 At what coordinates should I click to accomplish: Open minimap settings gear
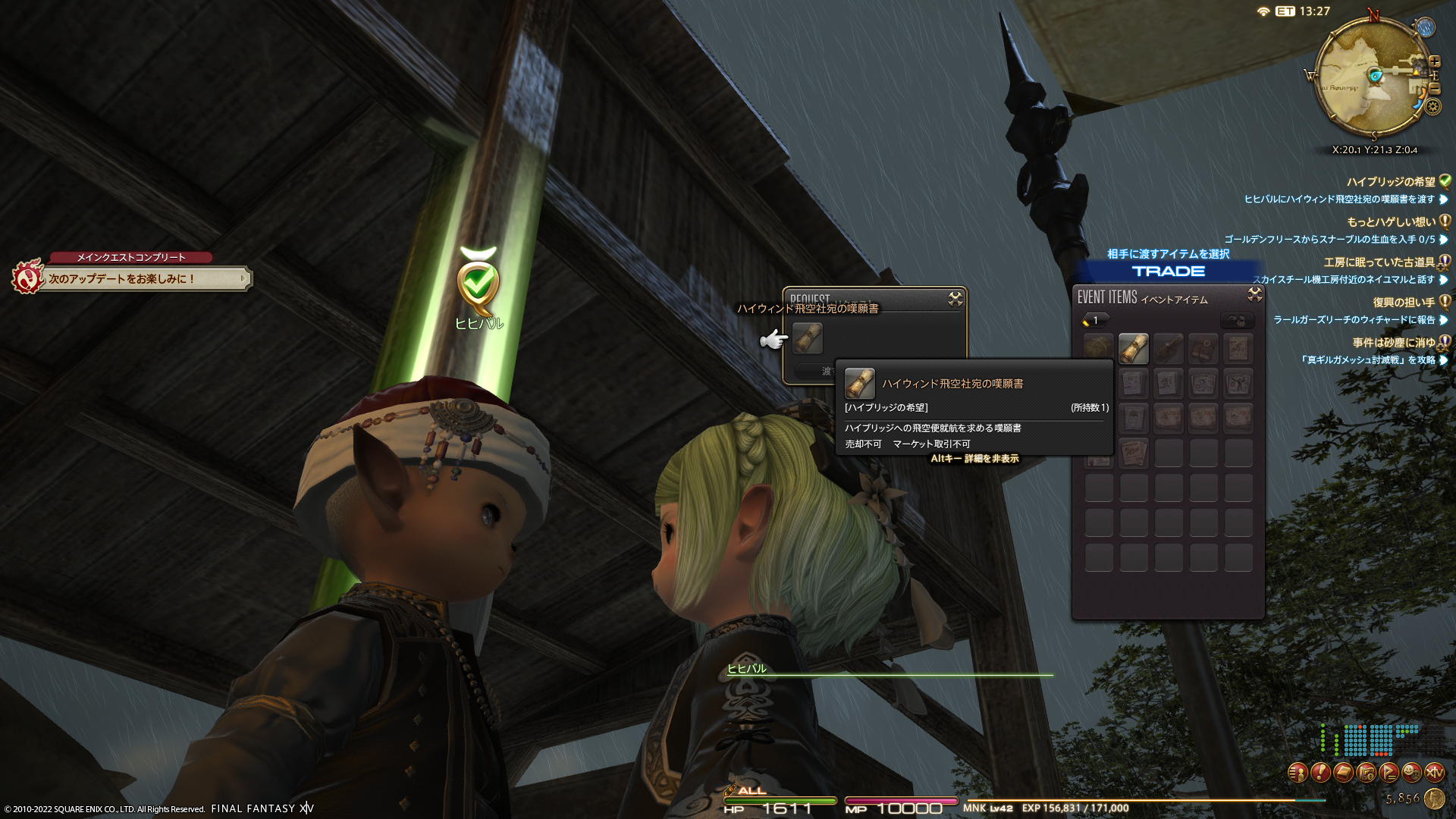click(1432, 106)
